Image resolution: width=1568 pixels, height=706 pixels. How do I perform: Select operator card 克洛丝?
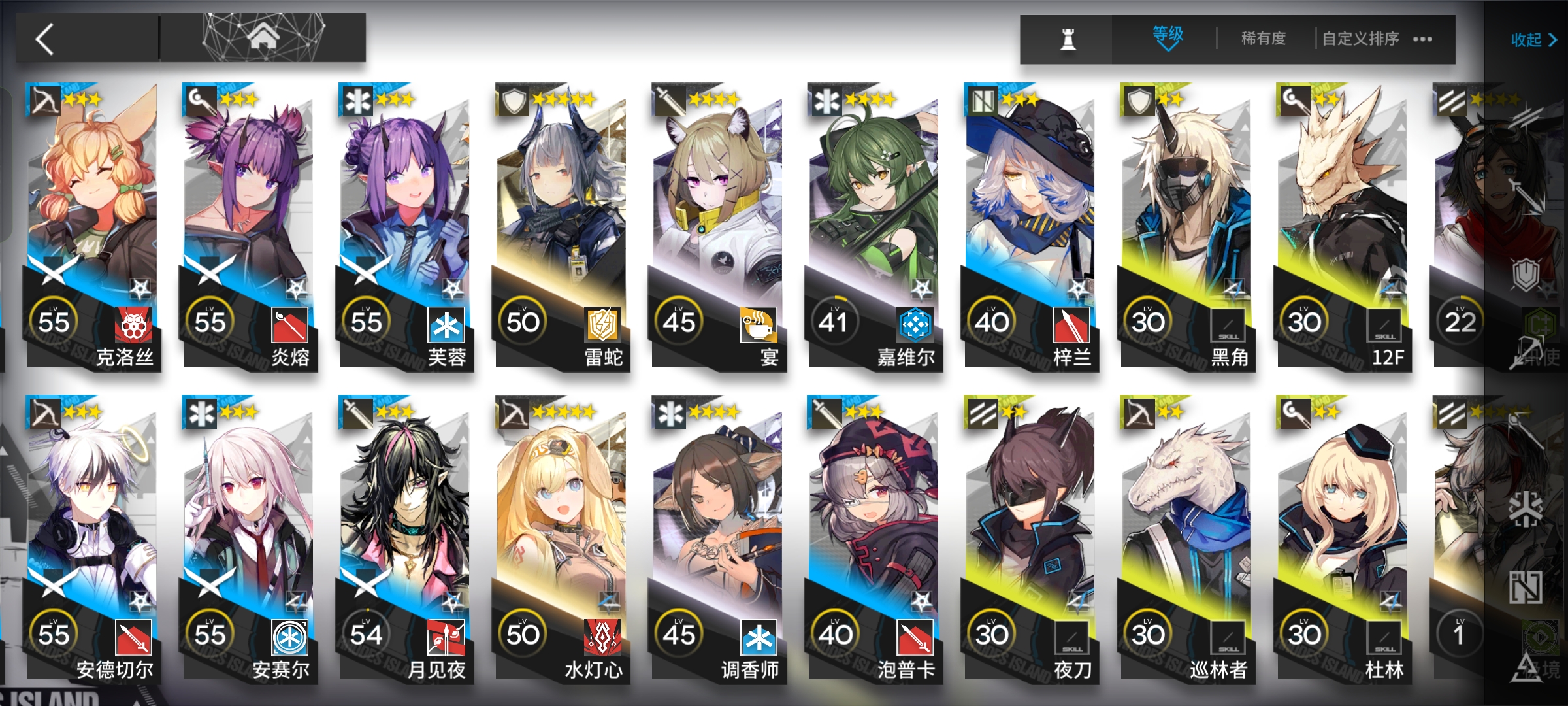point(93,226)
